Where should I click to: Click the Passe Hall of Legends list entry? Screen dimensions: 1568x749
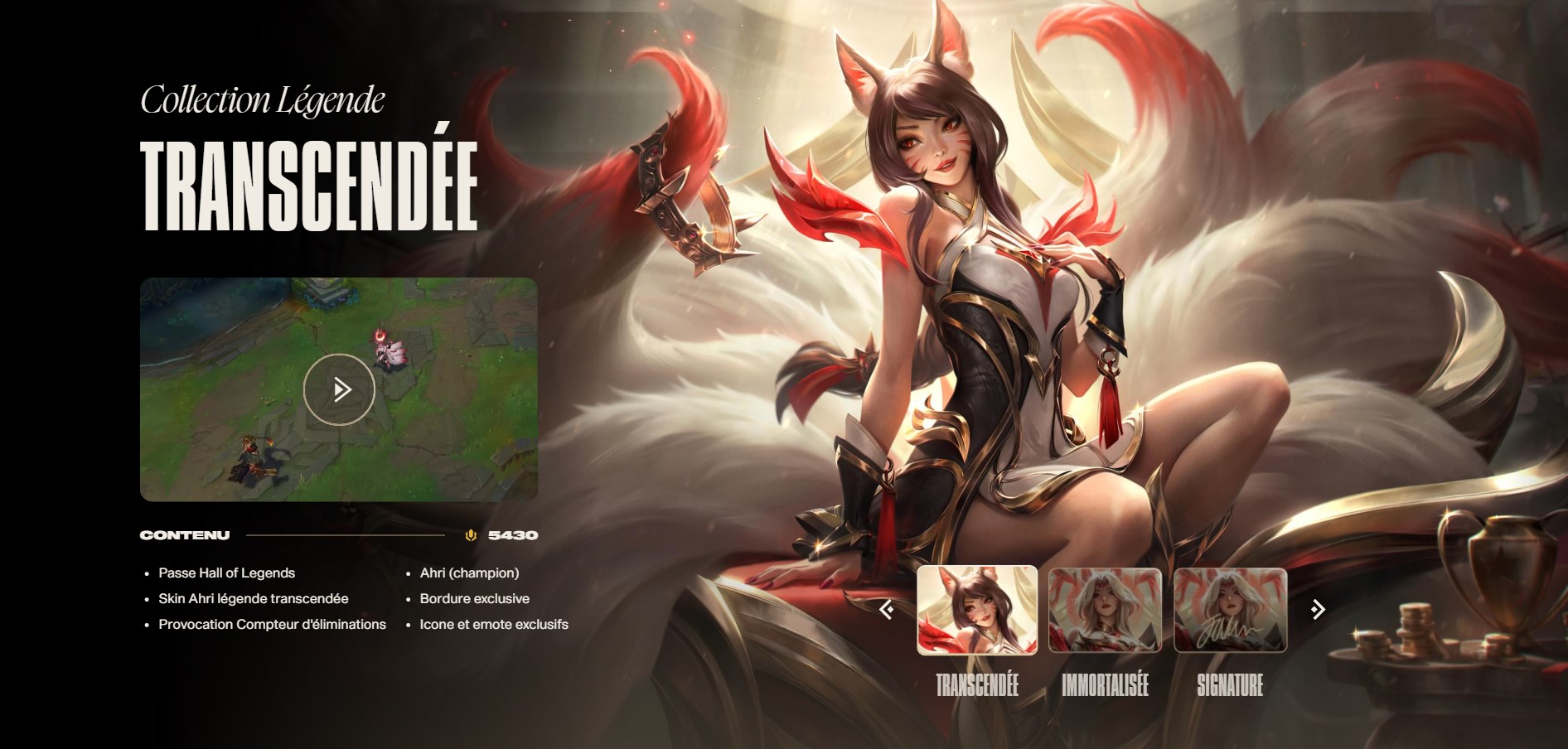(x=225, y=572)
